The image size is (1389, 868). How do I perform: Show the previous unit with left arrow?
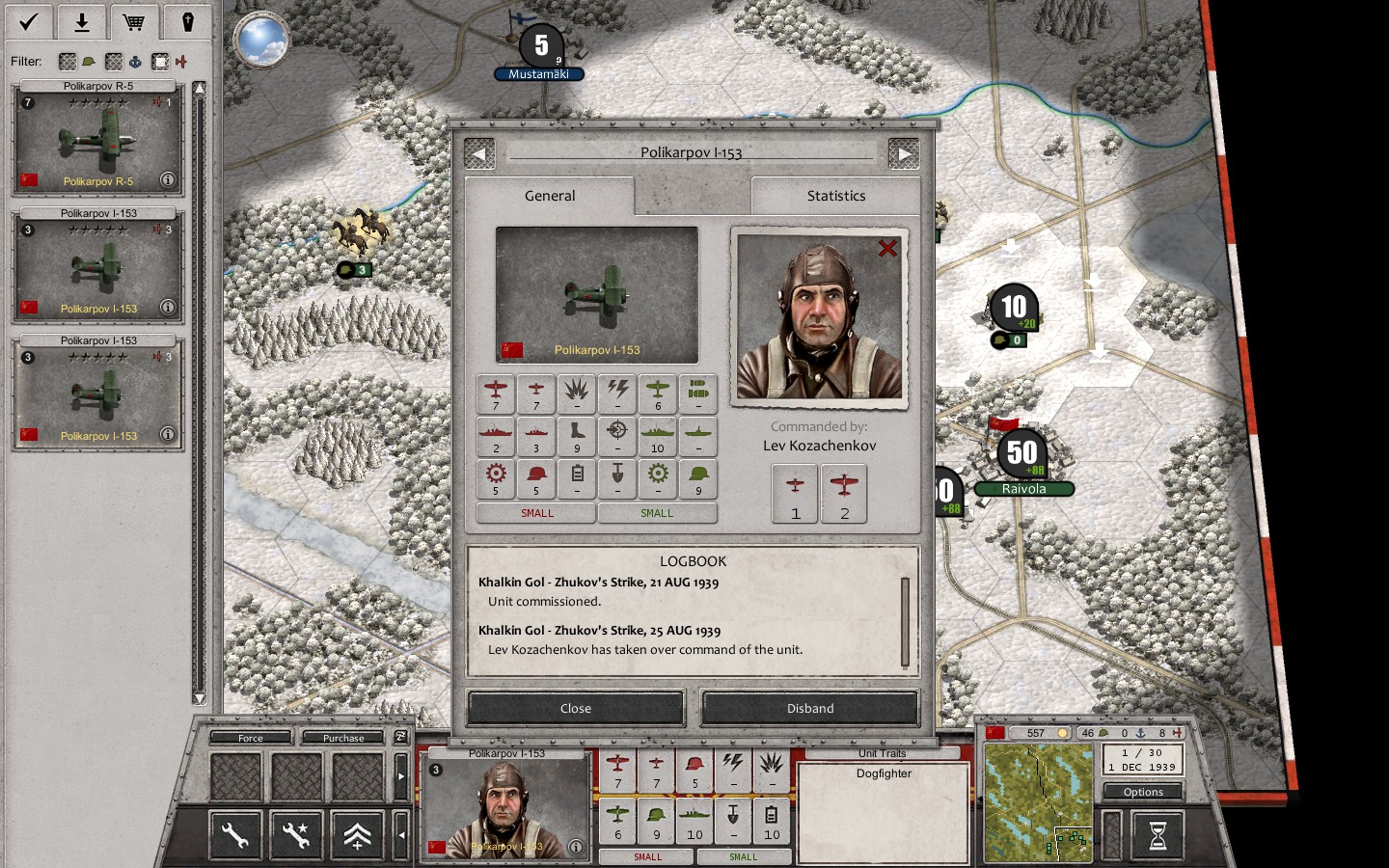tap(479, 153)
